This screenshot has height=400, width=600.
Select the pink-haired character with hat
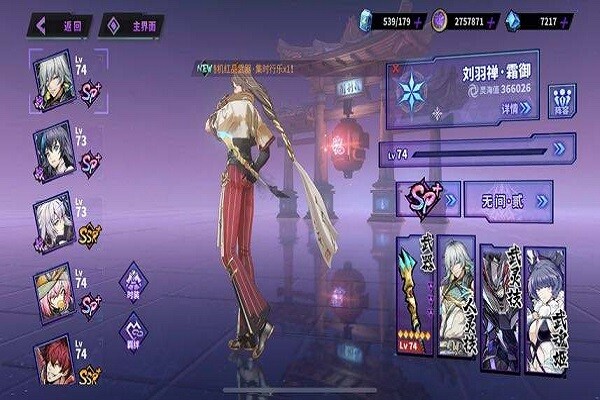click(54, 294)
